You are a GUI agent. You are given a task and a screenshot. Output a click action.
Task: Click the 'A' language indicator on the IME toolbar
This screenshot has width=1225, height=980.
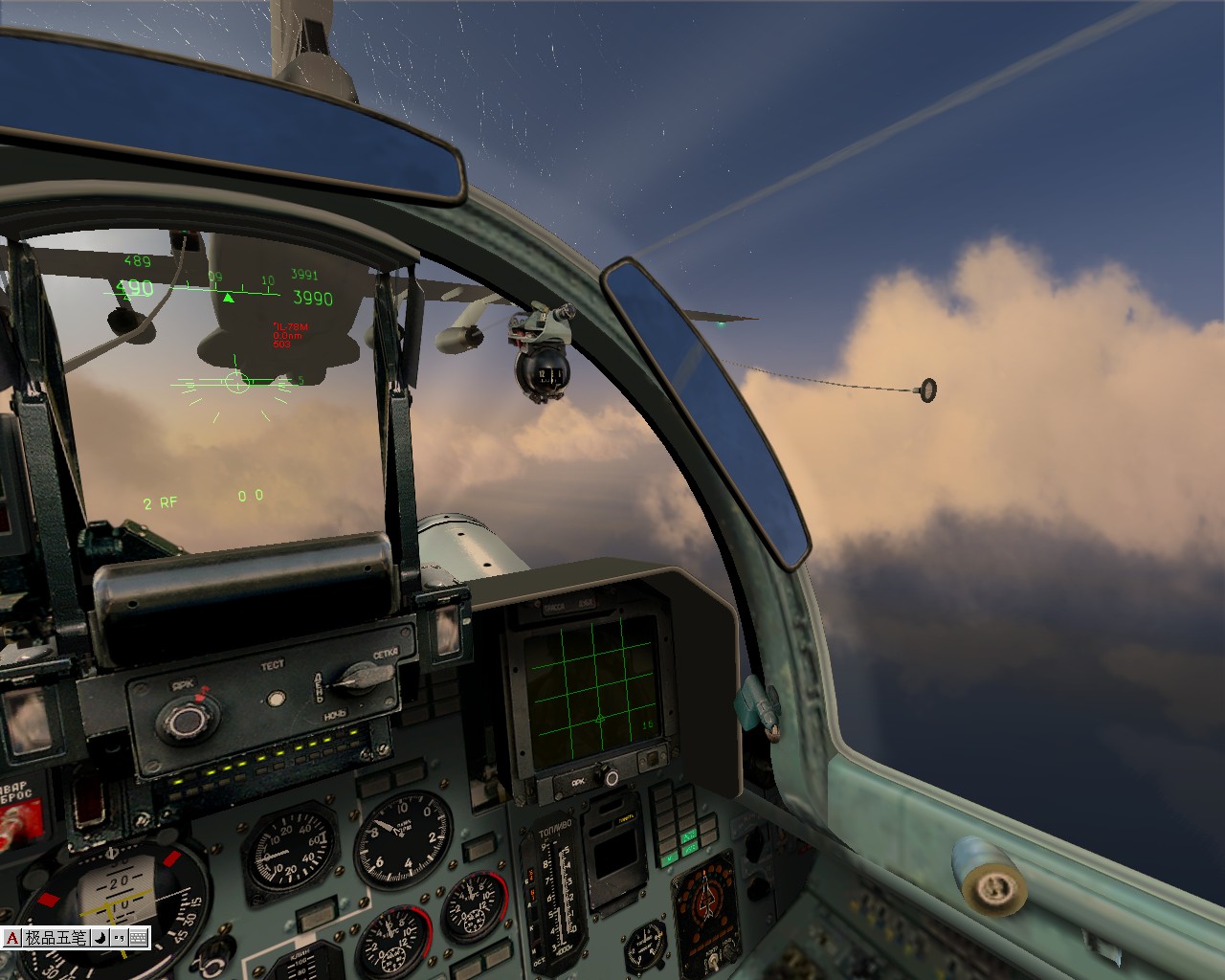point(11,938)
